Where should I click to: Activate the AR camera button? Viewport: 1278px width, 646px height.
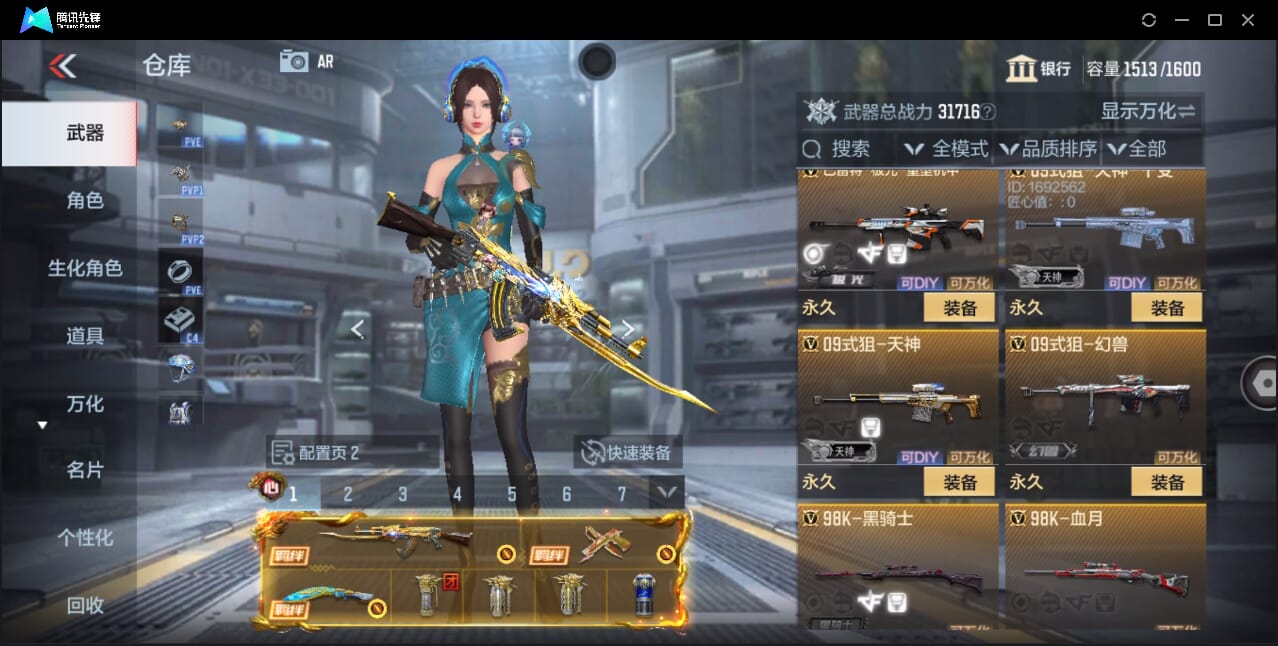pos(306,61)
